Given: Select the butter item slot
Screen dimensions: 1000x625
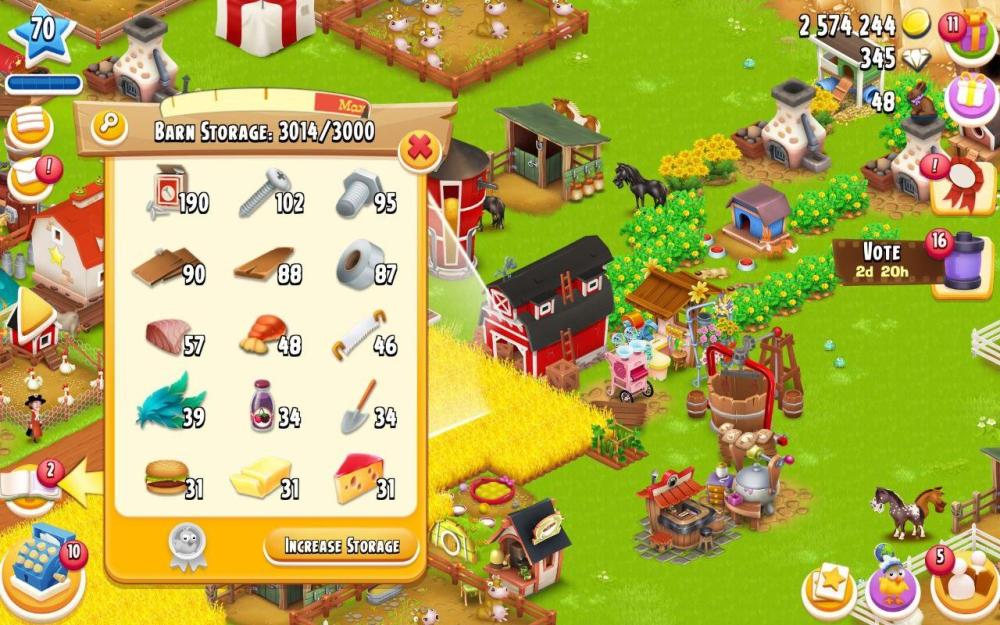Looking at the screenshot, I should [x=262, y=477].
